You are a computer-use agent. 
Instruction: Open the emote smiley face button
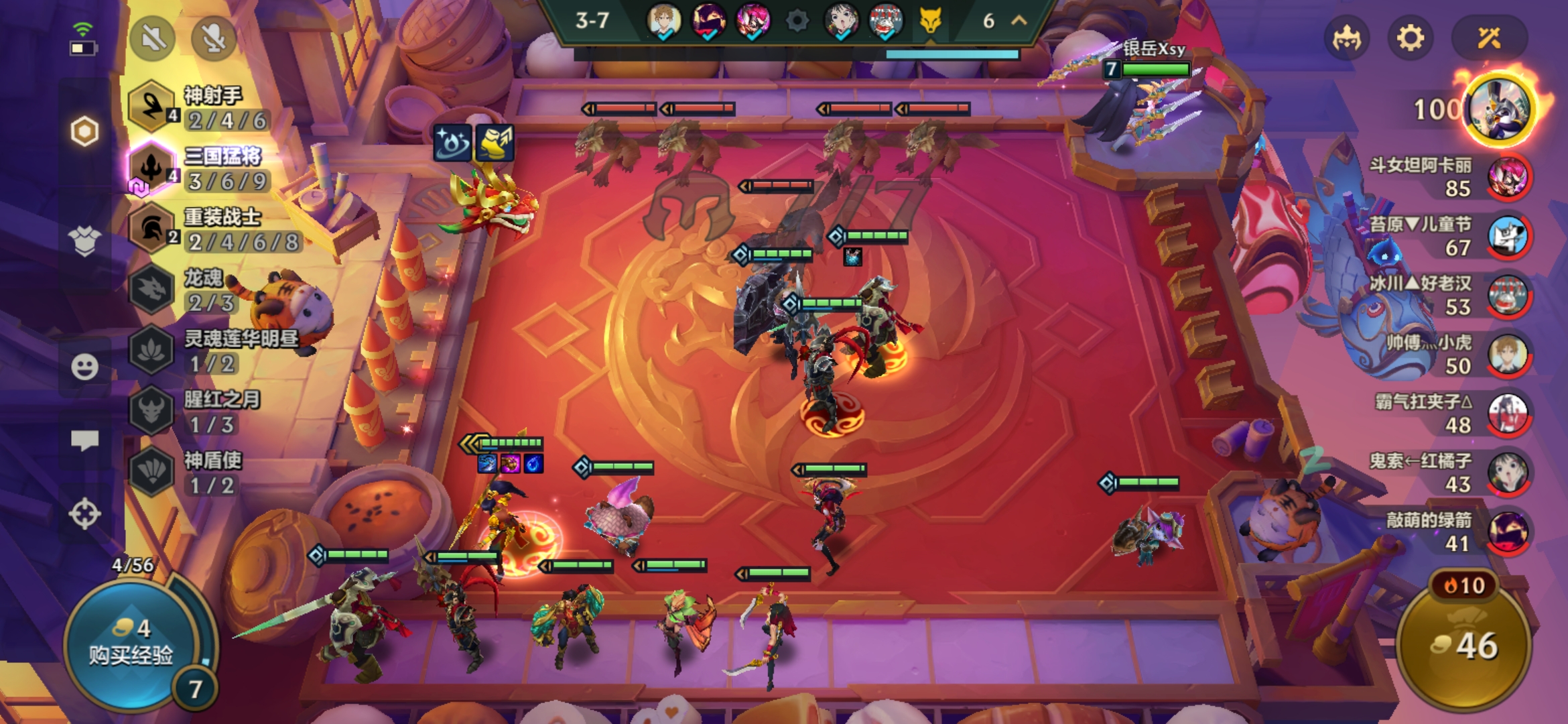point(84,367)
